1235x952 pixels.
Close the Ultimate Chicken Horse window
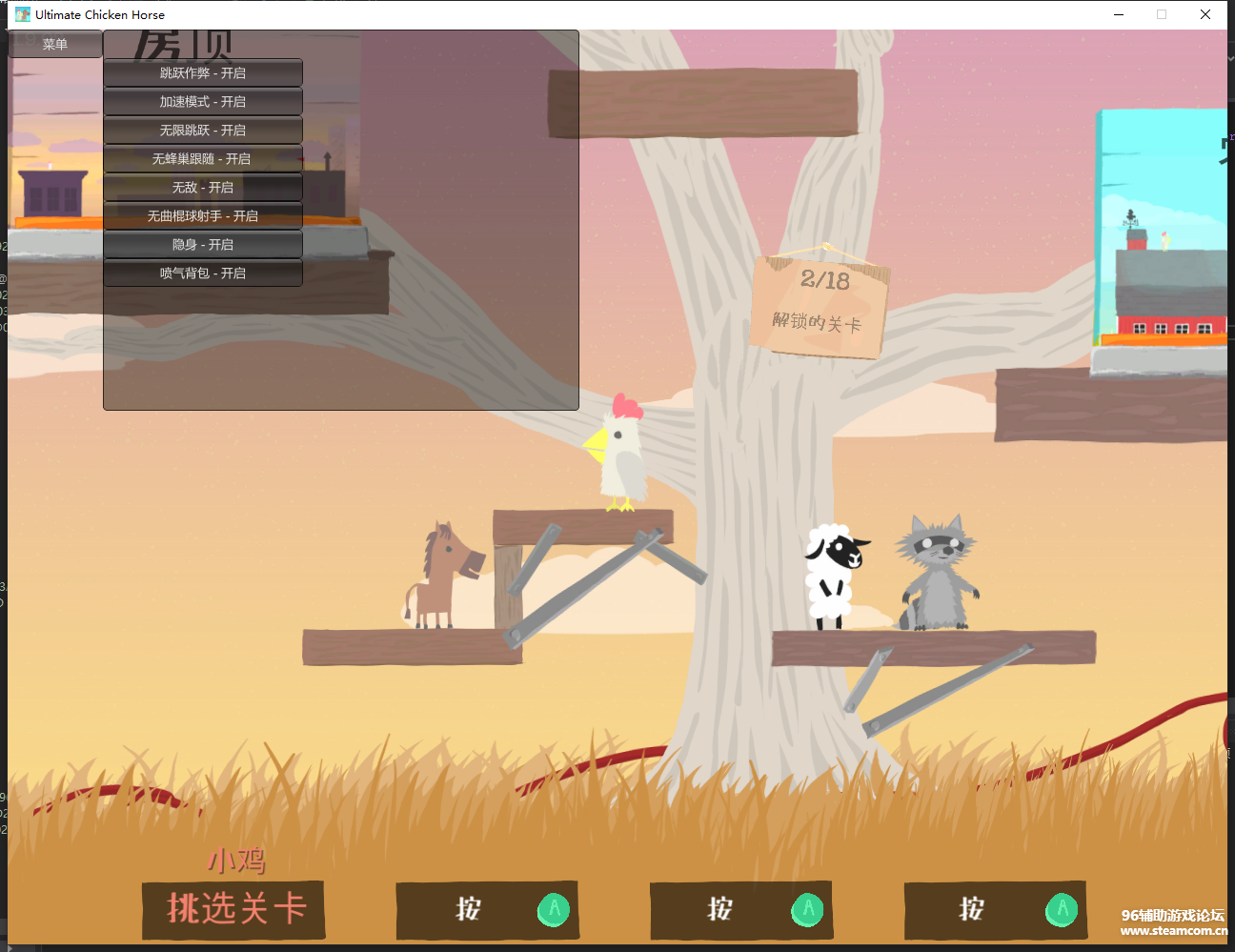click(1205, 14)
